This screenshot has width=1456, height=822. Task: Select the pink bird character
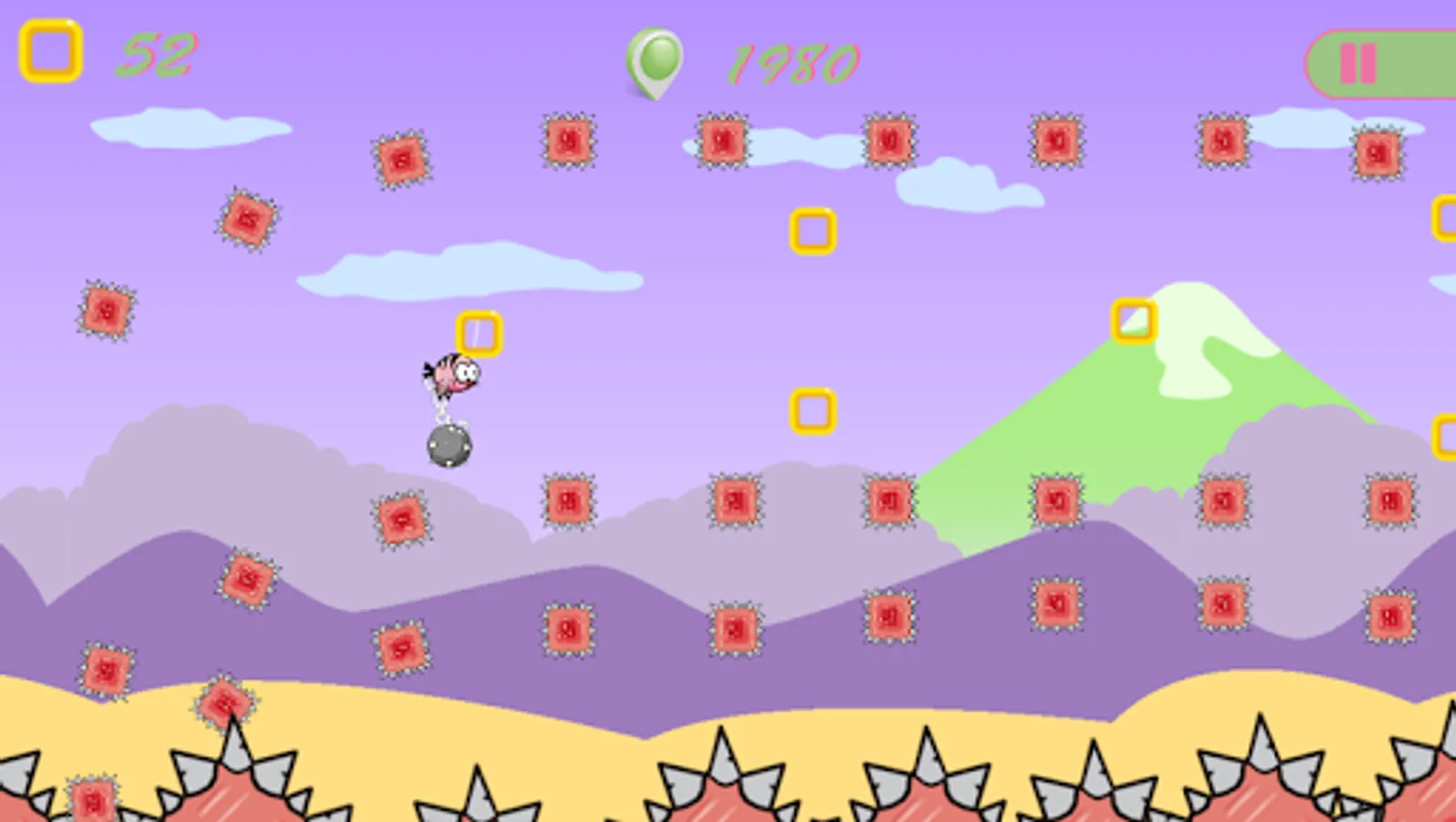pyautogui.click(x=451, y=376)
